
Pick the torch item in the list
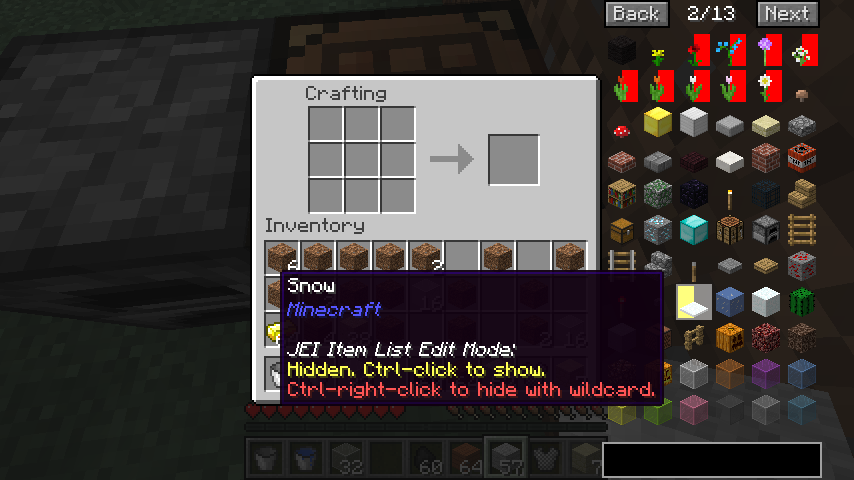[729, 194]
